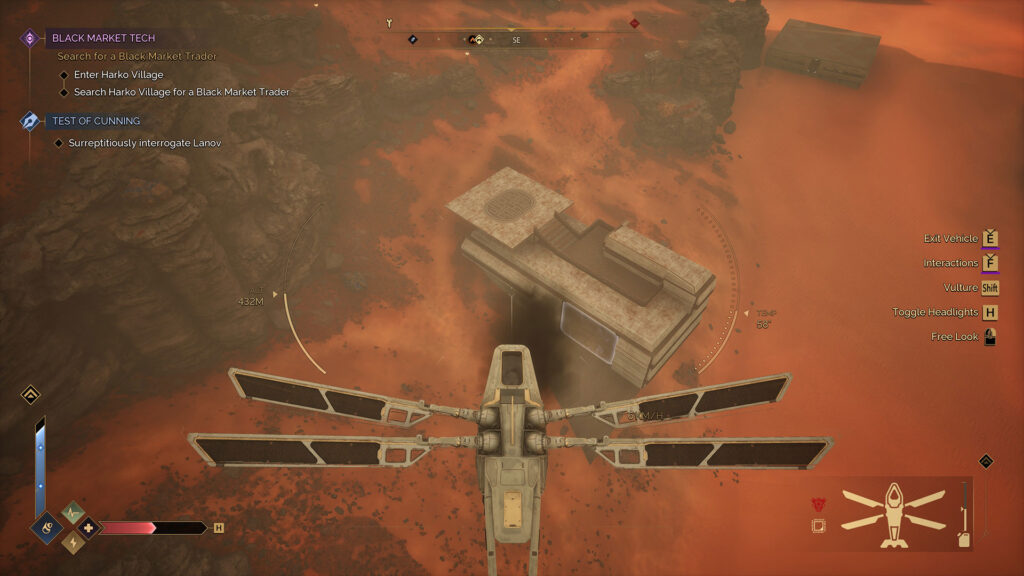
Task: Activate the green jagged-line ability diamond
Action: click(73, 512)
